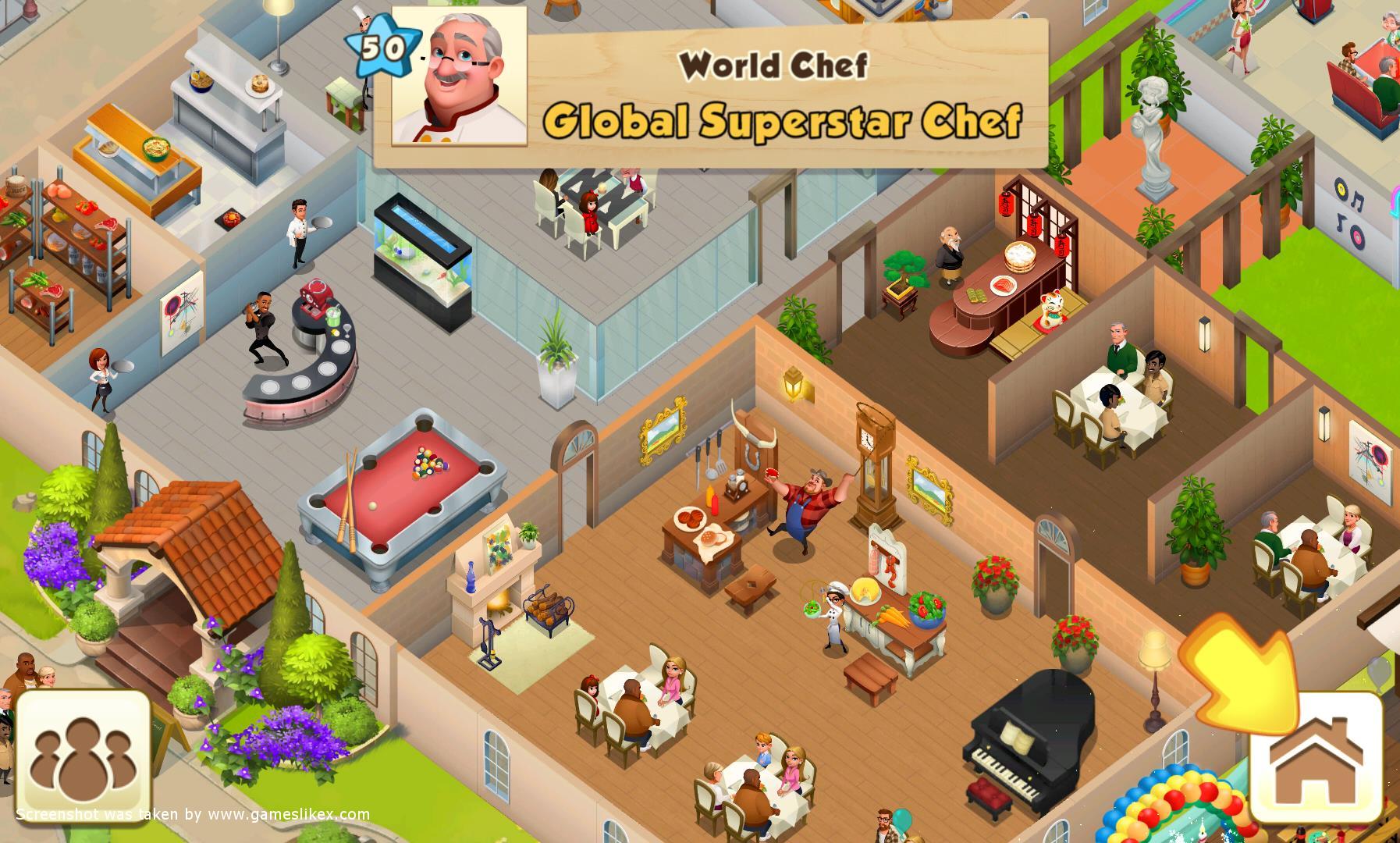This screenshot has height=843, width=1400.
Task: Select the level 50 star badge
Action: tap(382, 50)
